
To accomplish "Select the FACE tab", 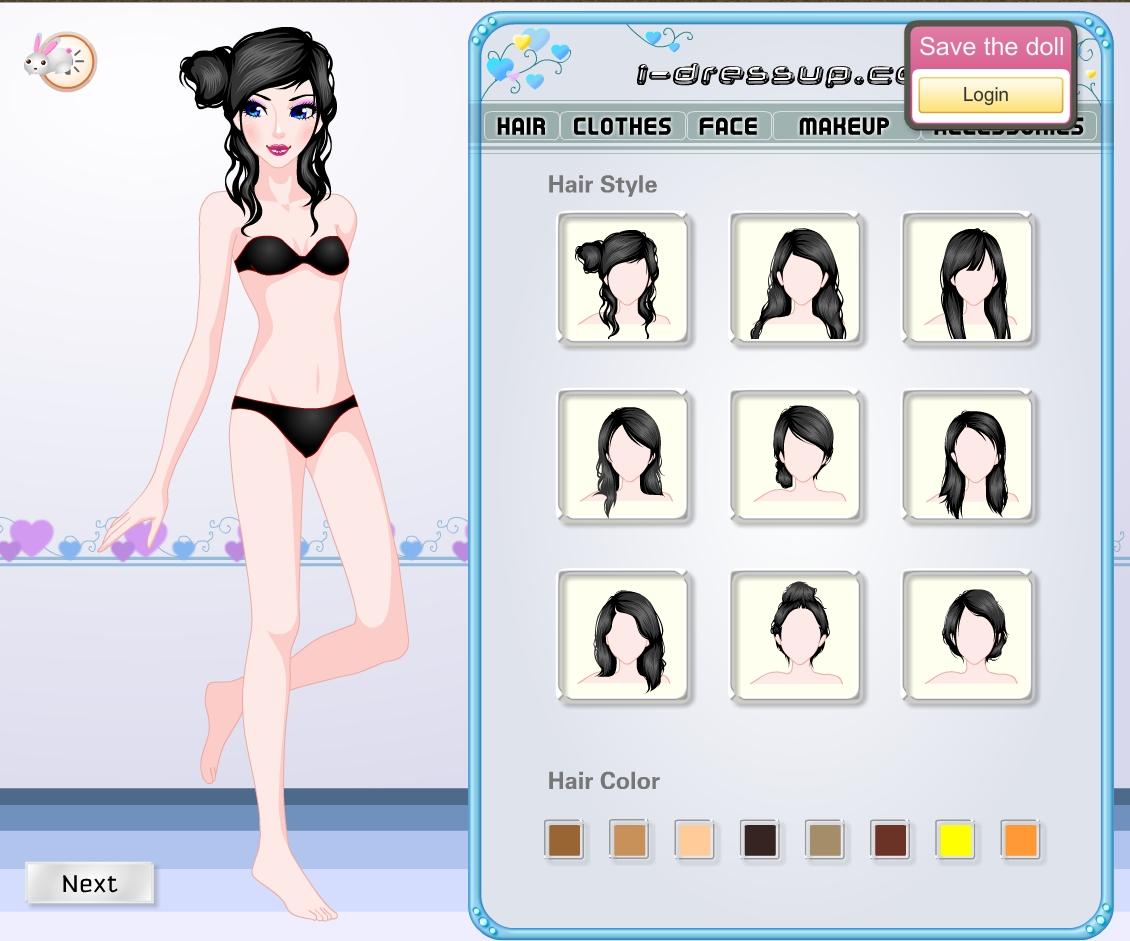I will [728, 126].
